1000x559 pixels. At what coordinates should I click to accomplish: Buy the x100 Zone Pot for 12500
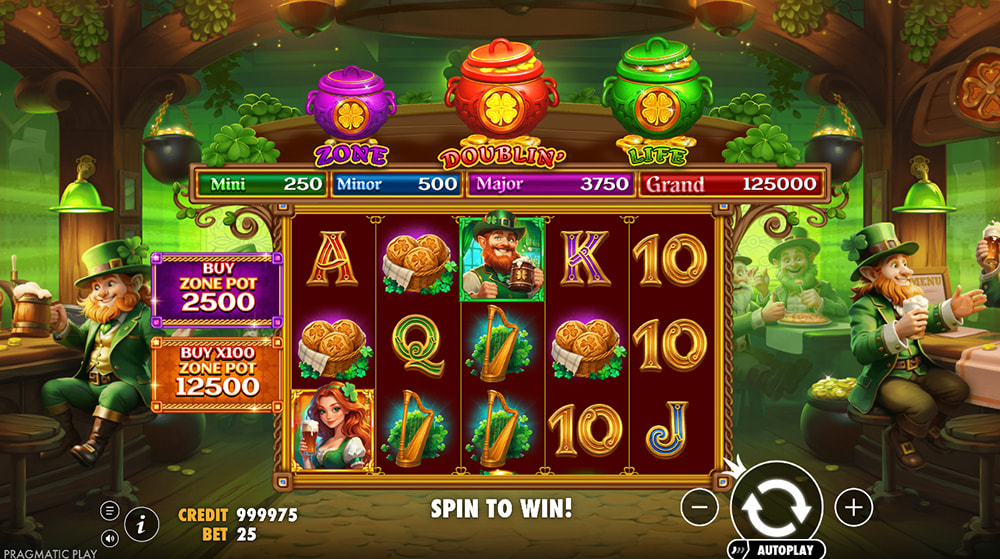click(x=217, y=374)
